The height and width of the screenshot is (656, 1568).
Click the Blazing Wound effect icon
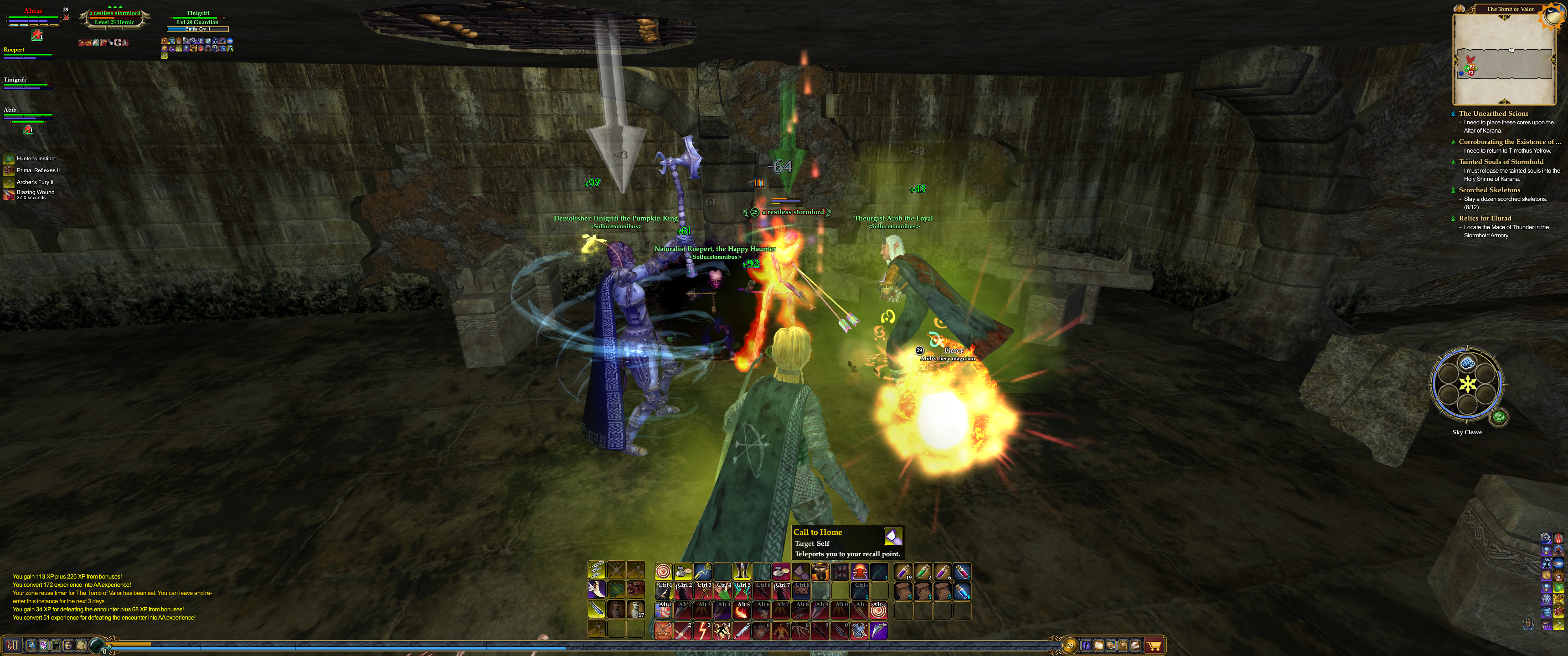9,194
